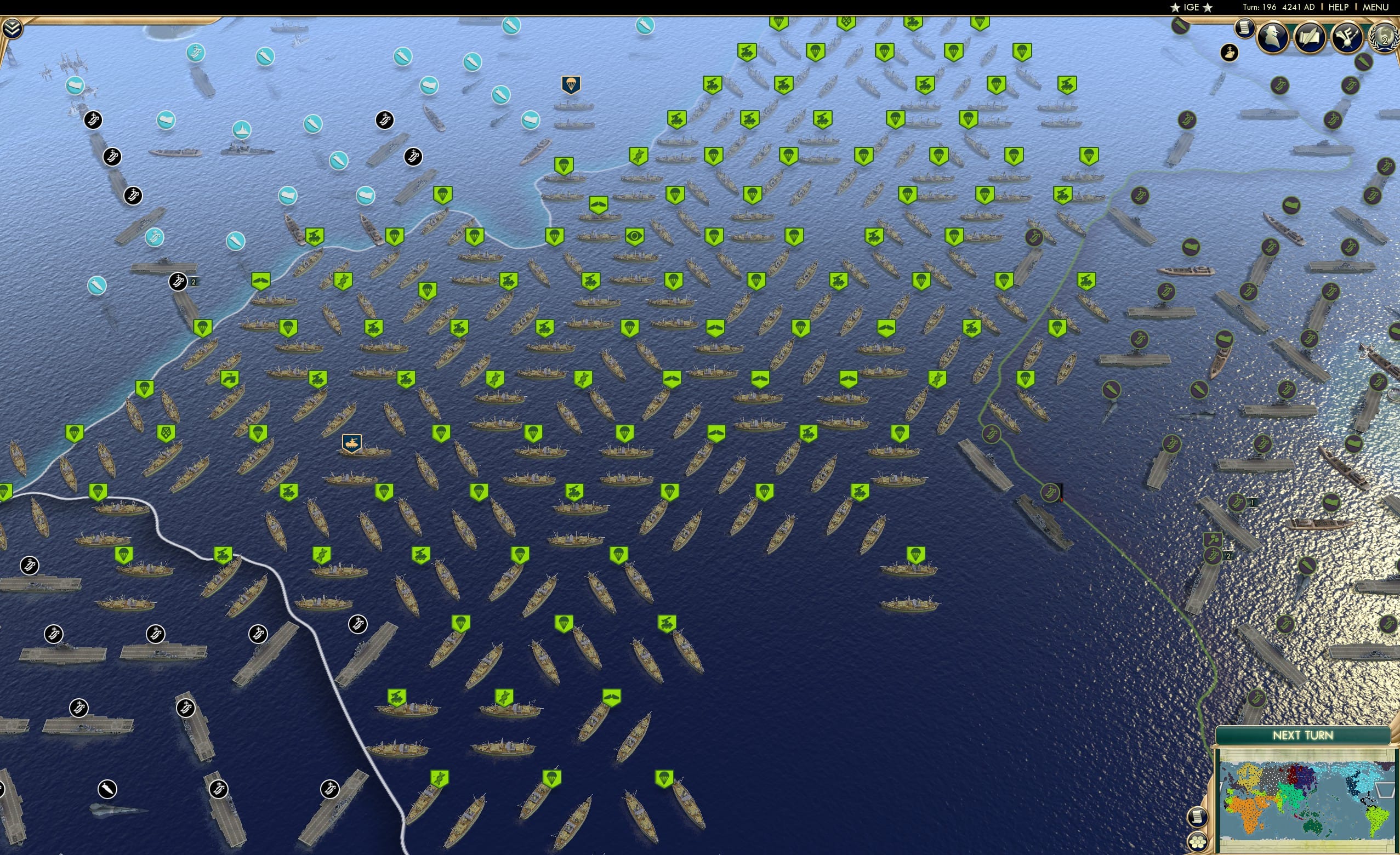Viewport: 1400px width, 855px height.
Task: Select a green paratrooper unit flag
Action: pos(564,165)
